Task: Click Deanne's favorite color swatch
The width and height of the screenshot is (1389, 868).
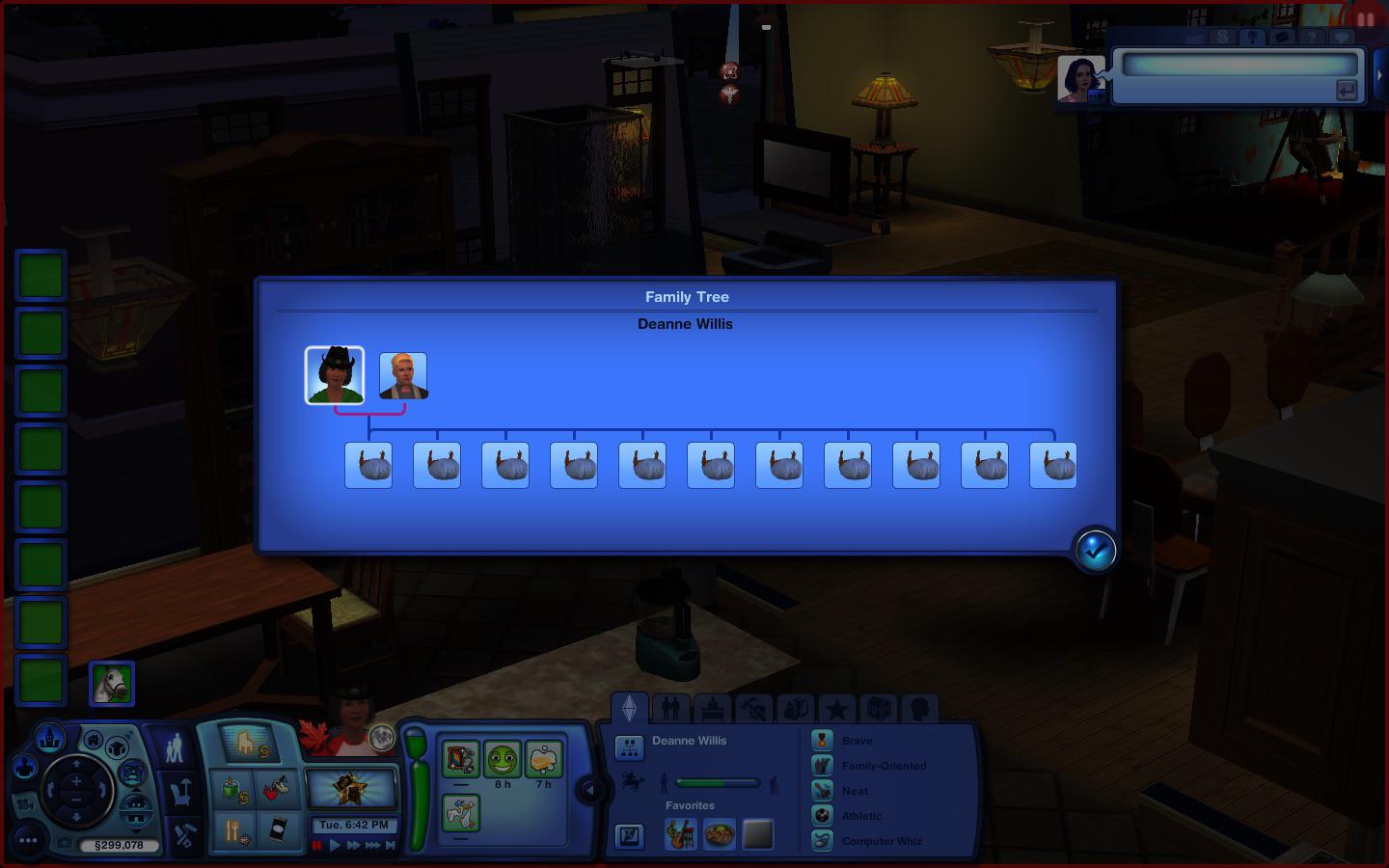Action: pyautogui.click(x=756, y=833)
